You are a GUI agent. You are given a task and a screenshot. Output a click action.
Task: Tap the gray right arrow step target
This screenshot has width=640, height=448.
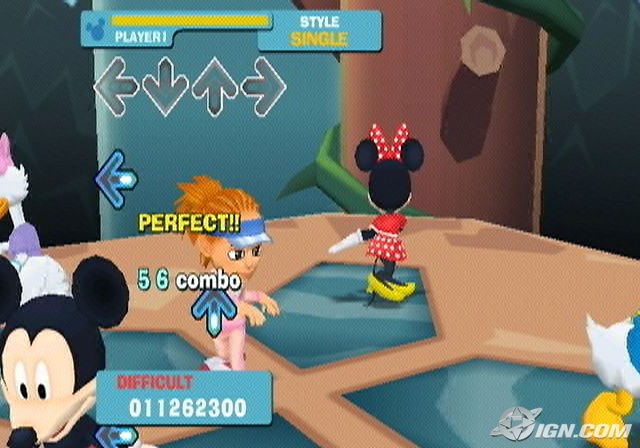[263, 87]
